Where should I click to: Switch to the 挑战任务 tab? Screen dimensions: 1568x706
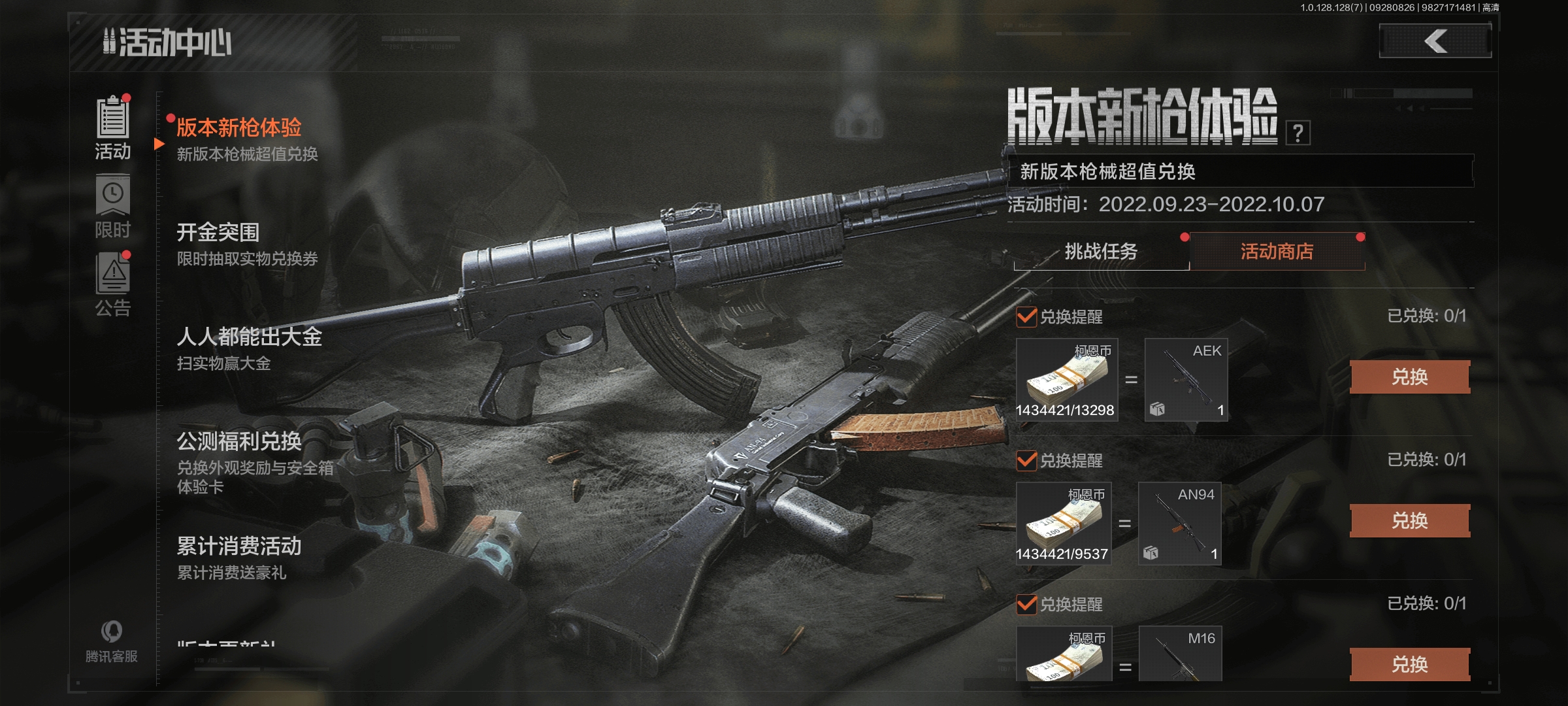1101,252
